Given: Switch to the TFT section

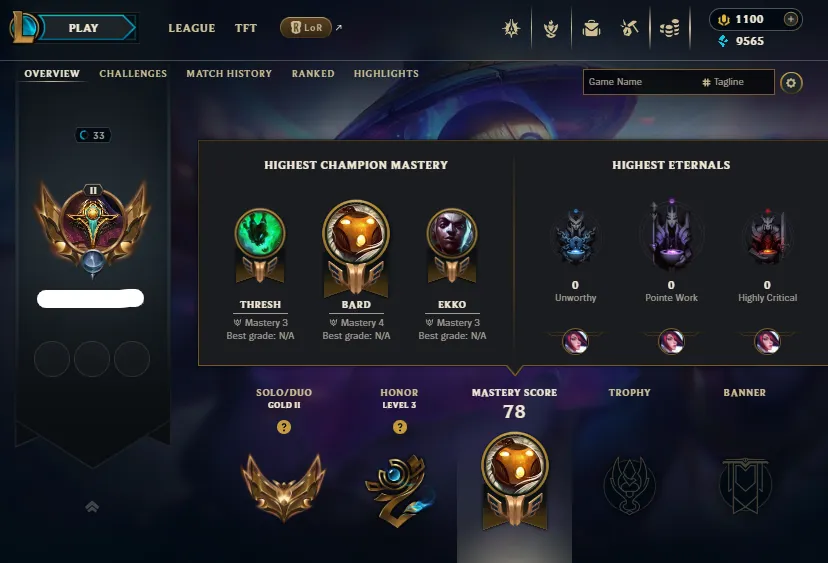Looking at the screenshot, I should click(x=246, y=28).
